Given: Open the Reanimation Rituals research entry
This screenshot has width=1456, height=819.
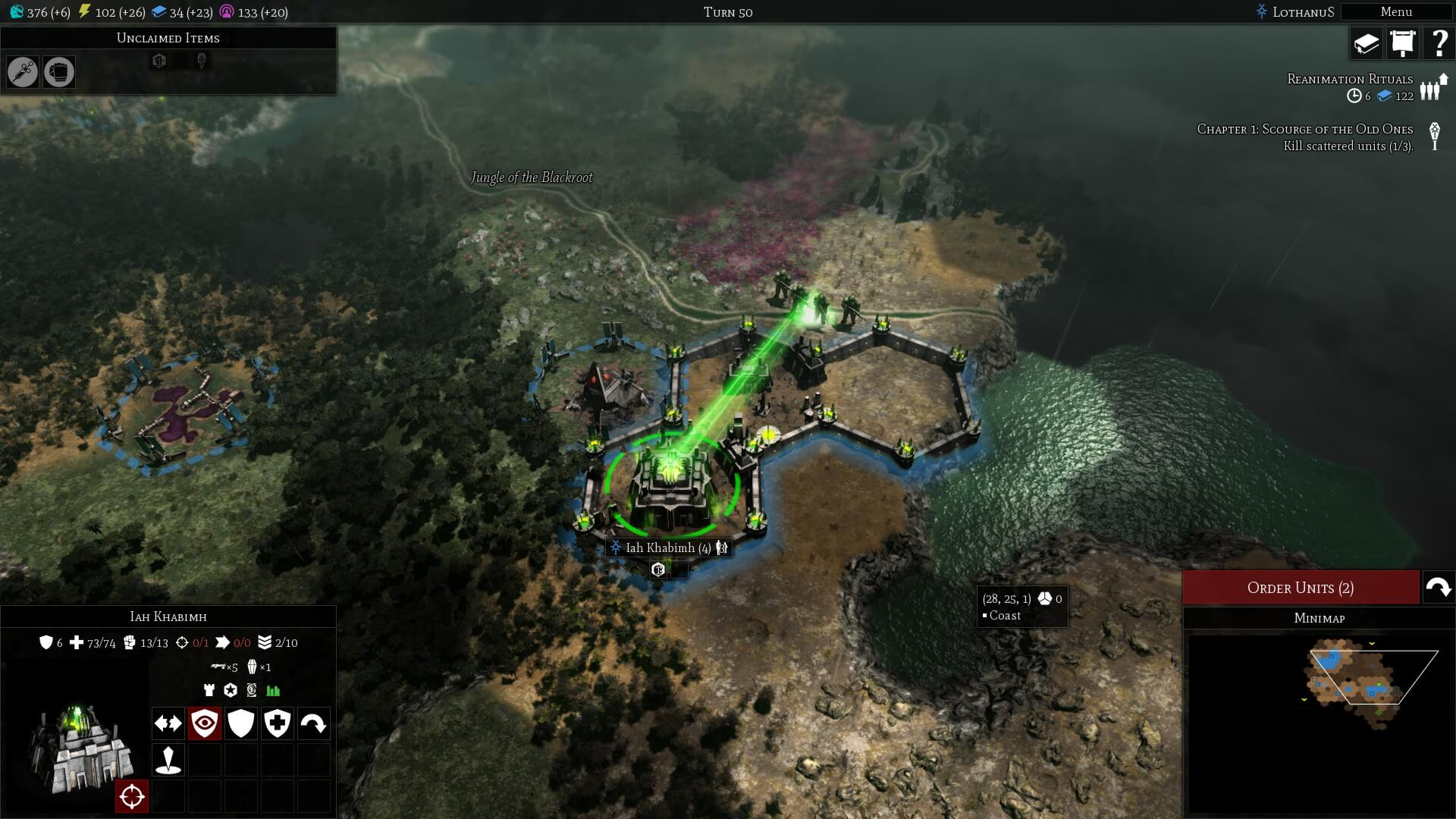Looking at the screenshot, I should 1350,79.
